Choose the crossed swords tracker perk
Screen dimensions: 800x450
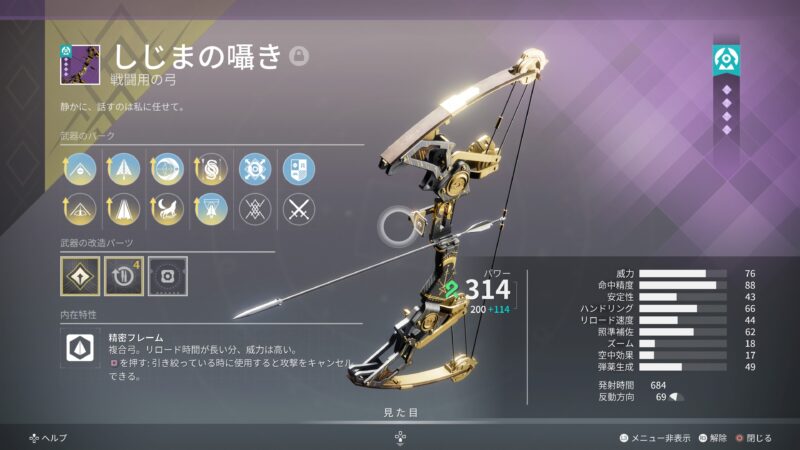(x=298, y=208)
